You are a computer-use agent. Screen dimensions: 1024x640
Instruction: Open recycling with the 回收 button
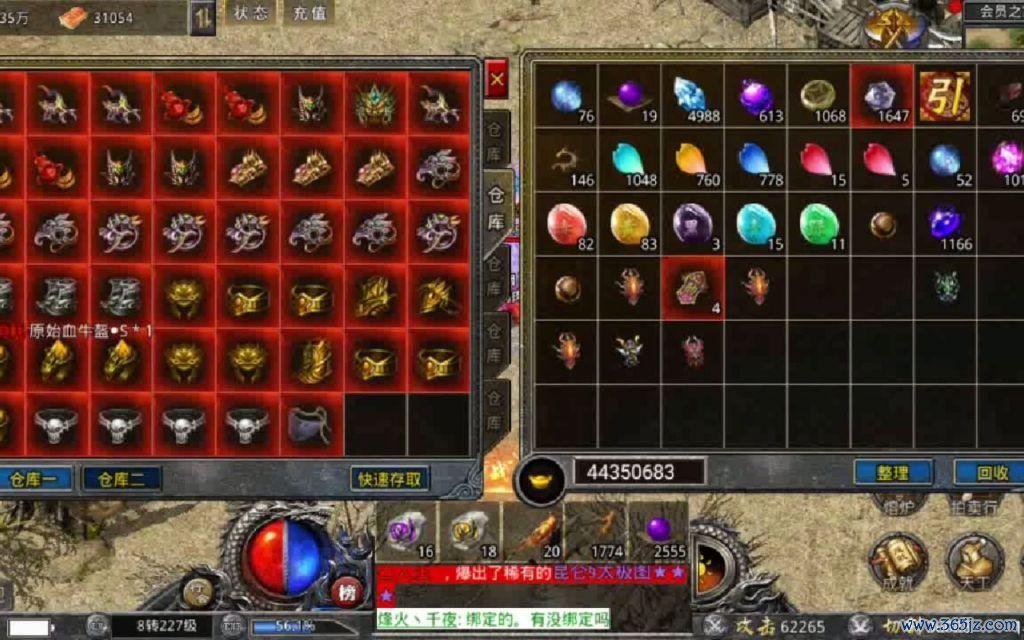pyautogui.click(x=990, y=472)
